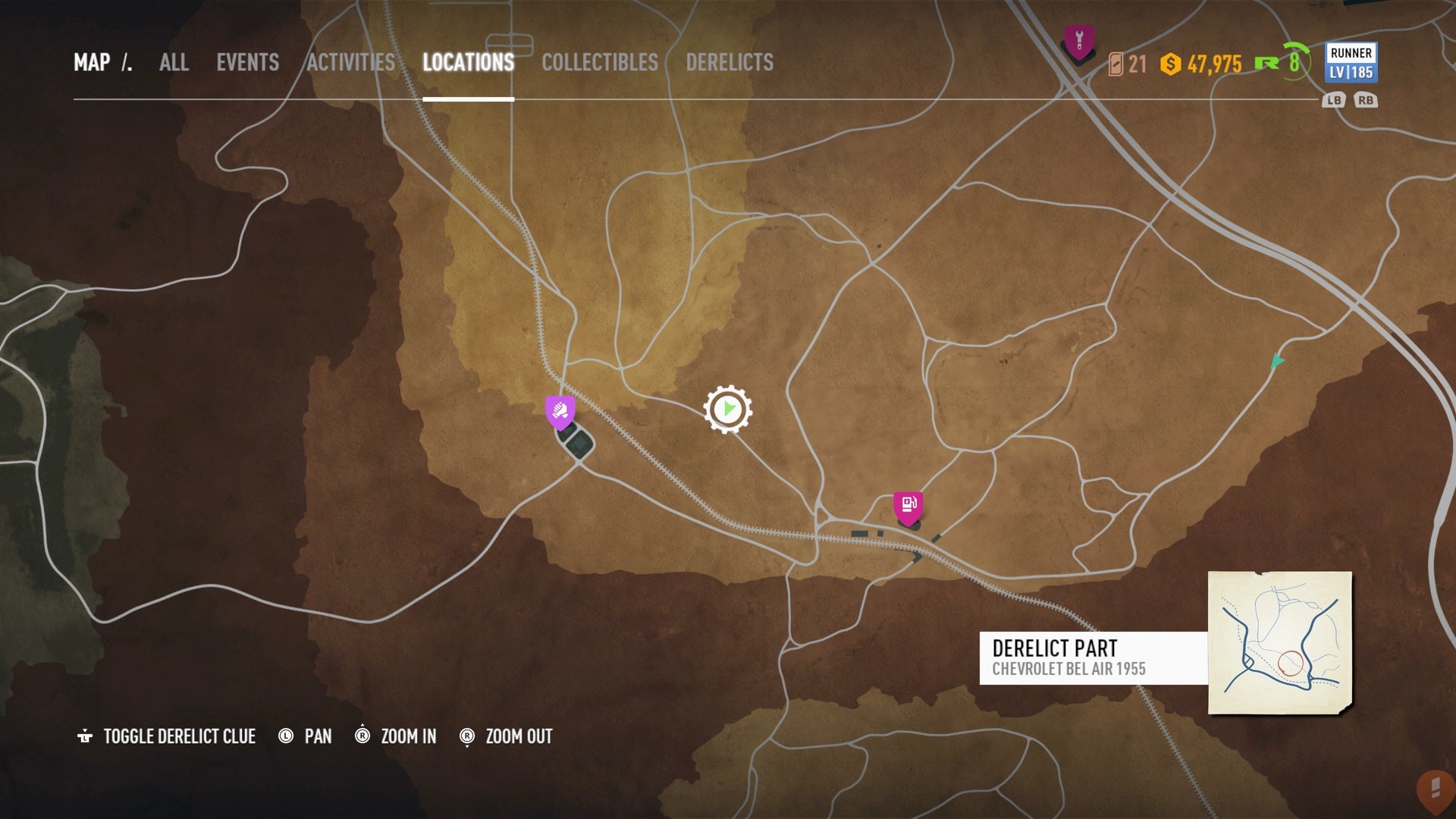
Task: Click the gear-shaped event start marker
Action: pos(727,409)
